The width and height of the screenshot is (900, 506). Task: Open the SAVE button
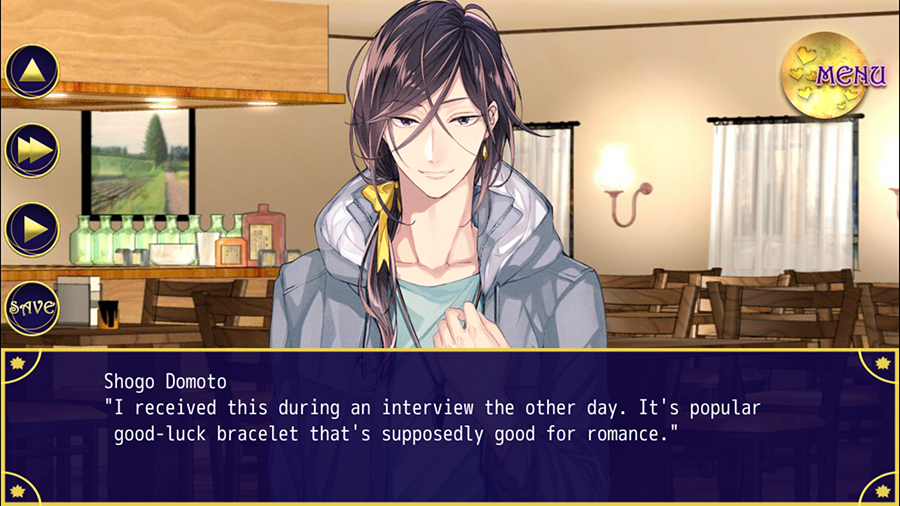[32, 306]
